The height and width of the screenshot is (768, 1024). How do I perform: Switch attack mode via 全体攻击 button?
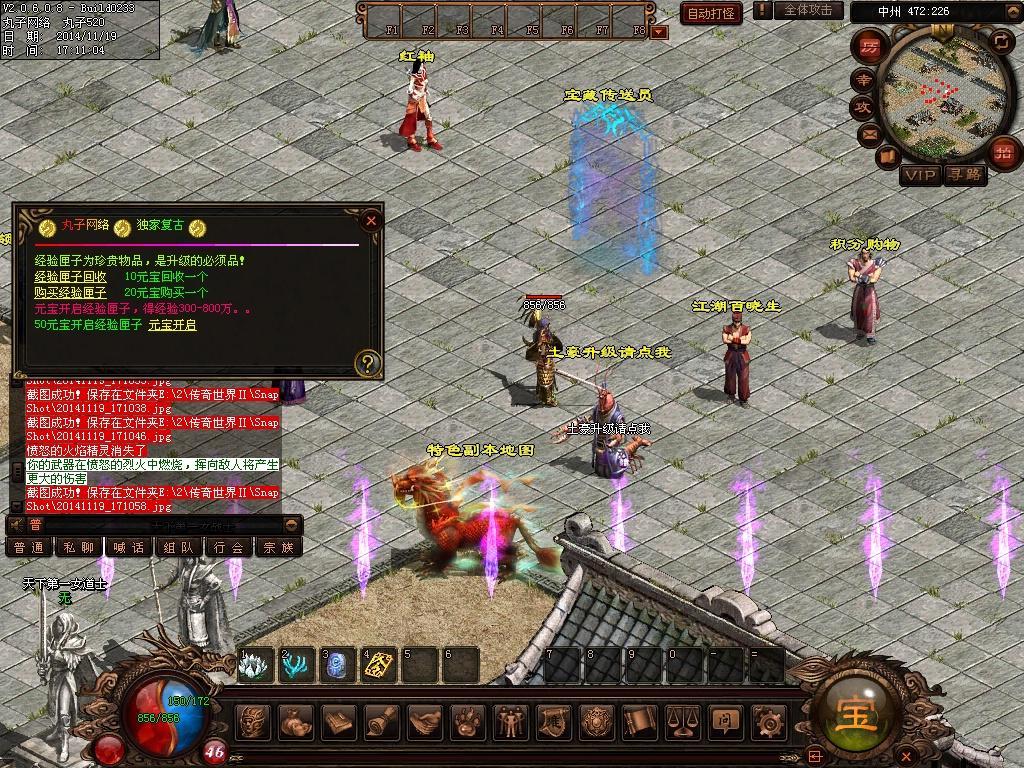pyautogui.click(x=807, y=10)
